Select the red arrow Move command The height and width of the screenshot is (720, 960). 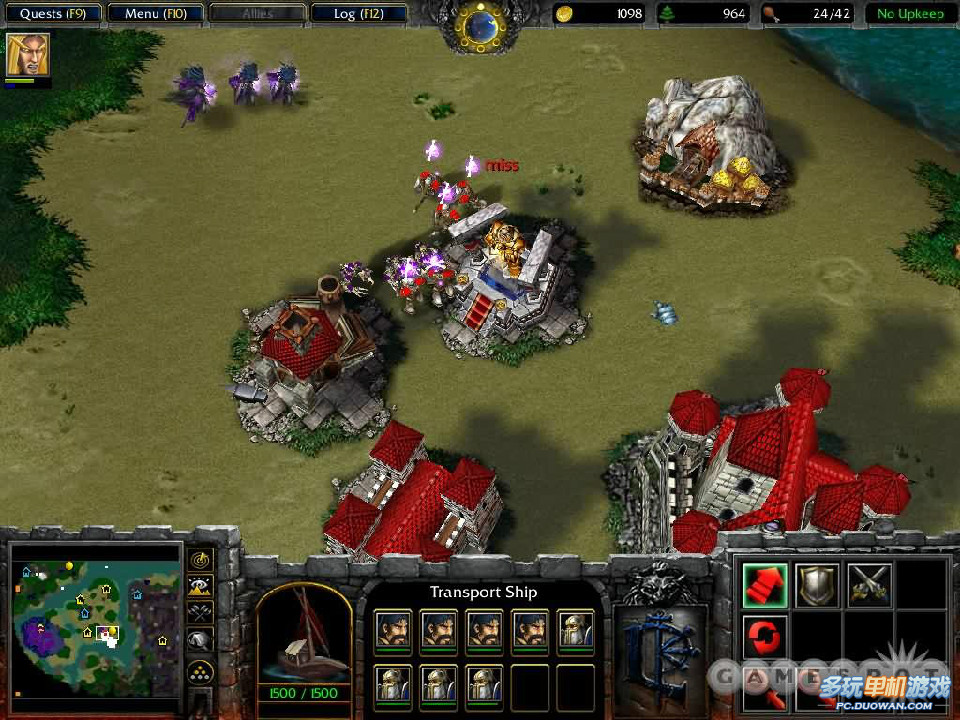click(x=765, y=585)
